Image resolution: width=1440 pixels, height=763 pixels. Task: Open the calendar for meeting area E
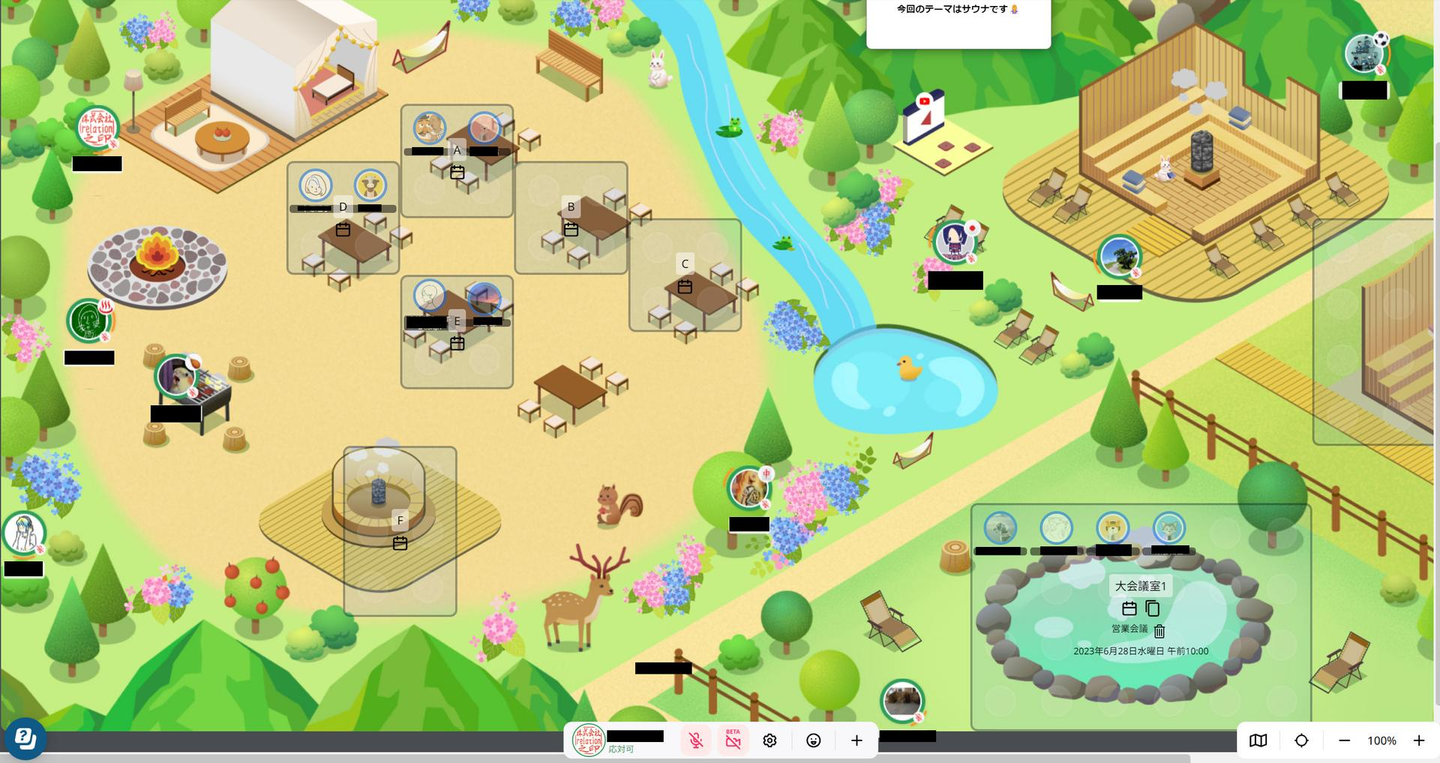pos(458,343)
